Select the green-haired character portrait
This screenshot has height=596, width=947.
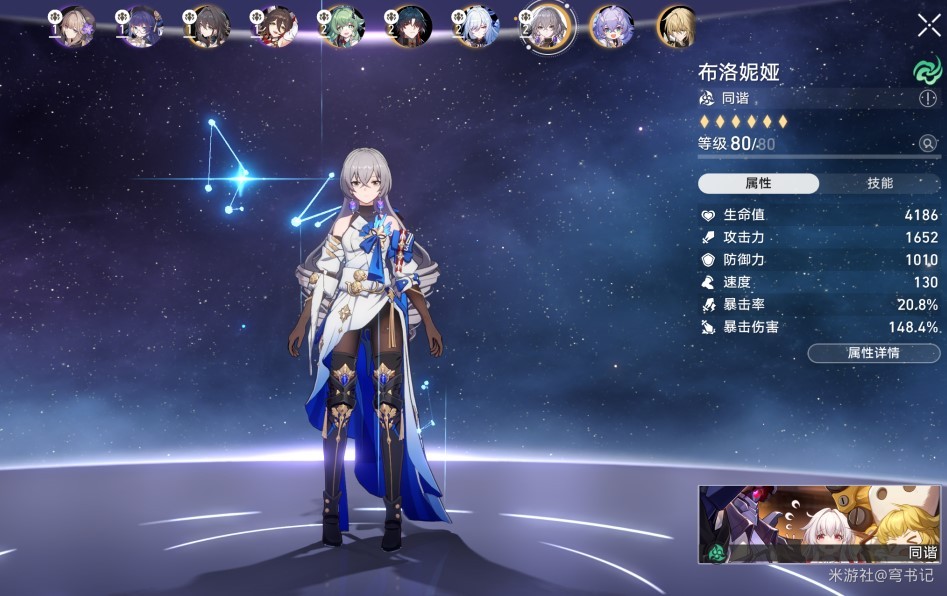tap(343, 27)
